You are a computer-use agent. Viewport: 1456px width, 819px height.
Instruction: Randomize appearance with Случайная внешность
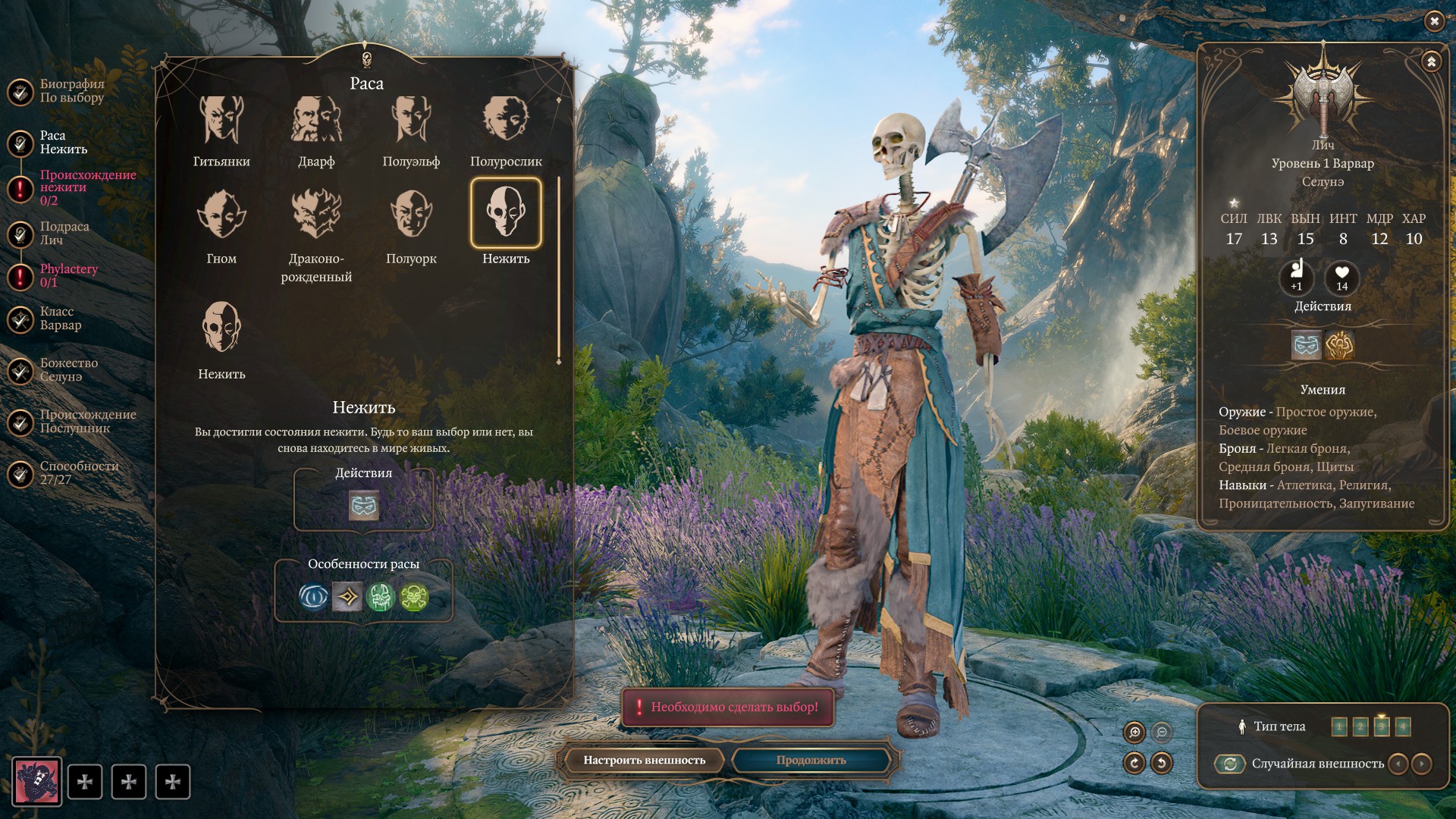coord(1230,764)
